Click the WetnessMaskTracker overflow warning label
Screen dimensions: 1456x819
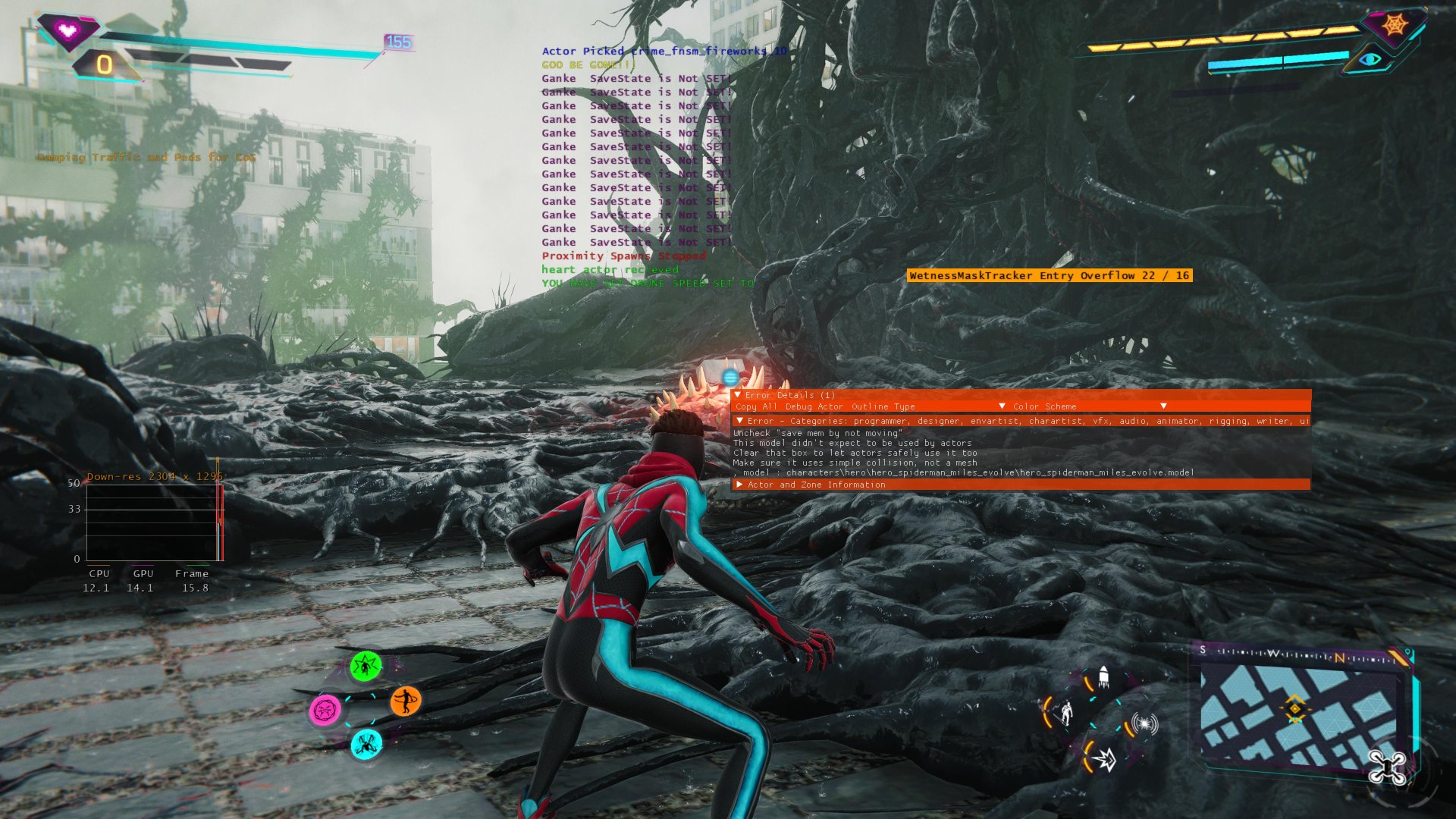[1050, 275]
